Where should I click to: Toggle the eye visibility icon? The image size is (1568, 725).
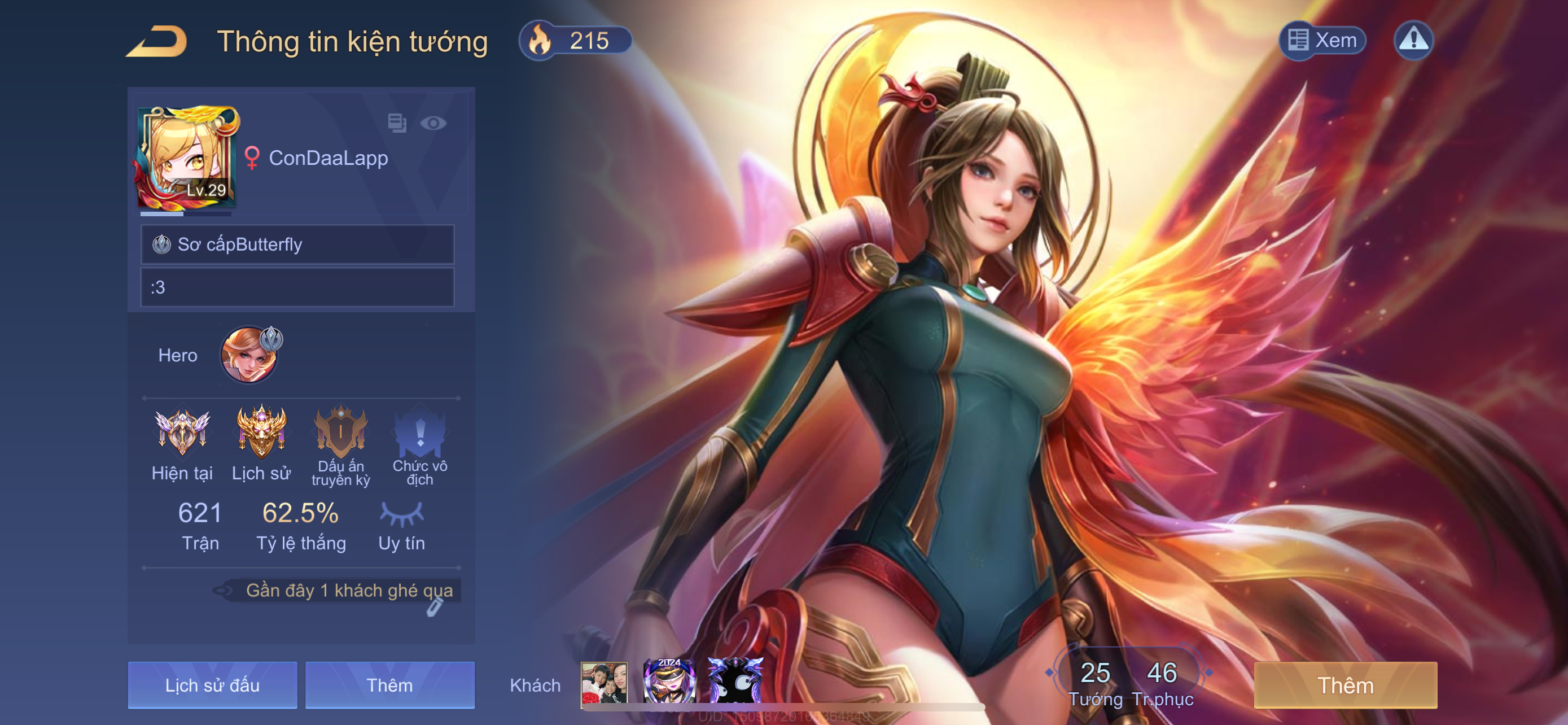[x=433, y=124]
